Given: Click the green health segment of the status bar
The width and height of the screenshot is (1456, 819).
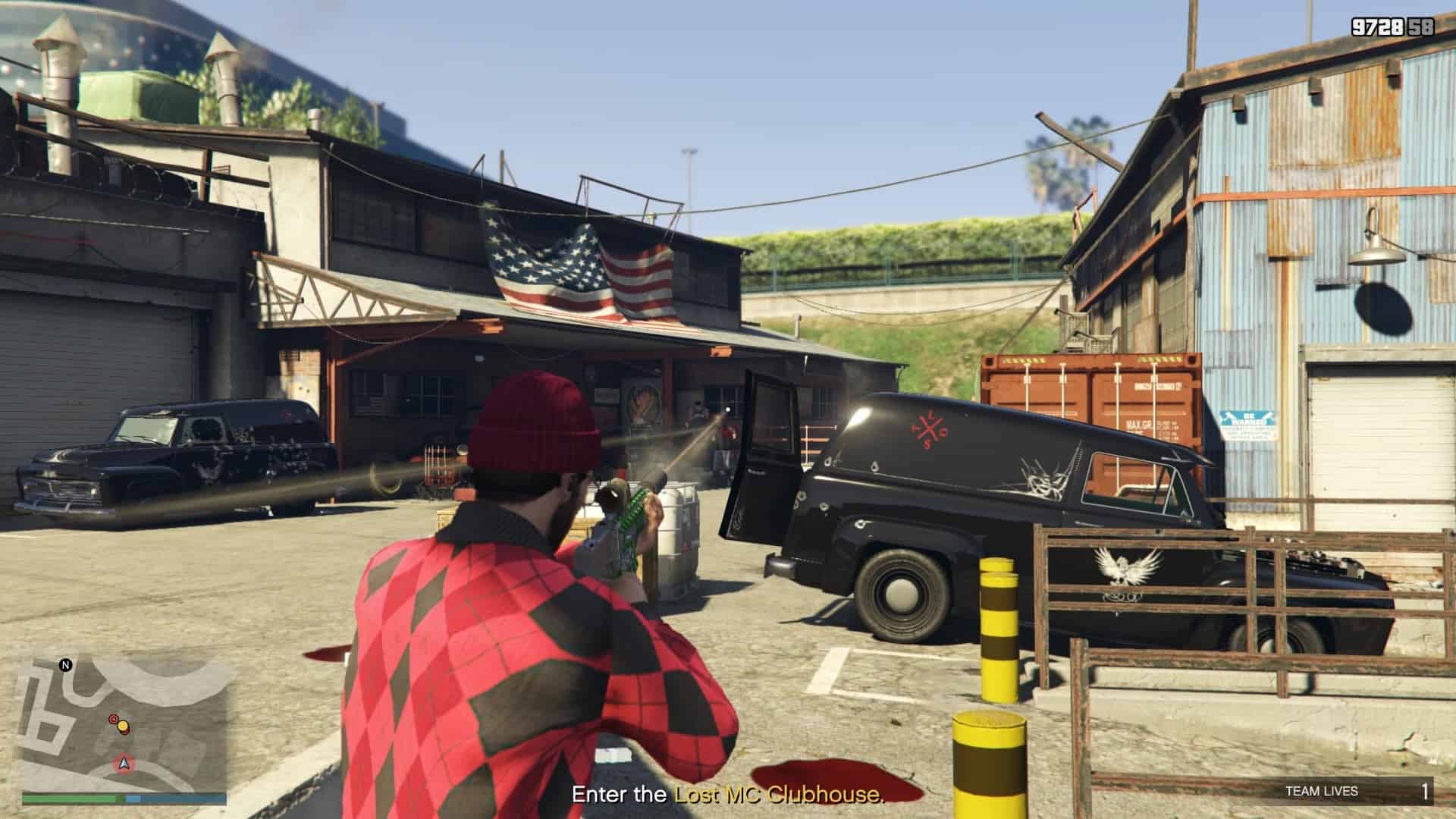Looking at the screenshot, I should [x=68, y=798].
